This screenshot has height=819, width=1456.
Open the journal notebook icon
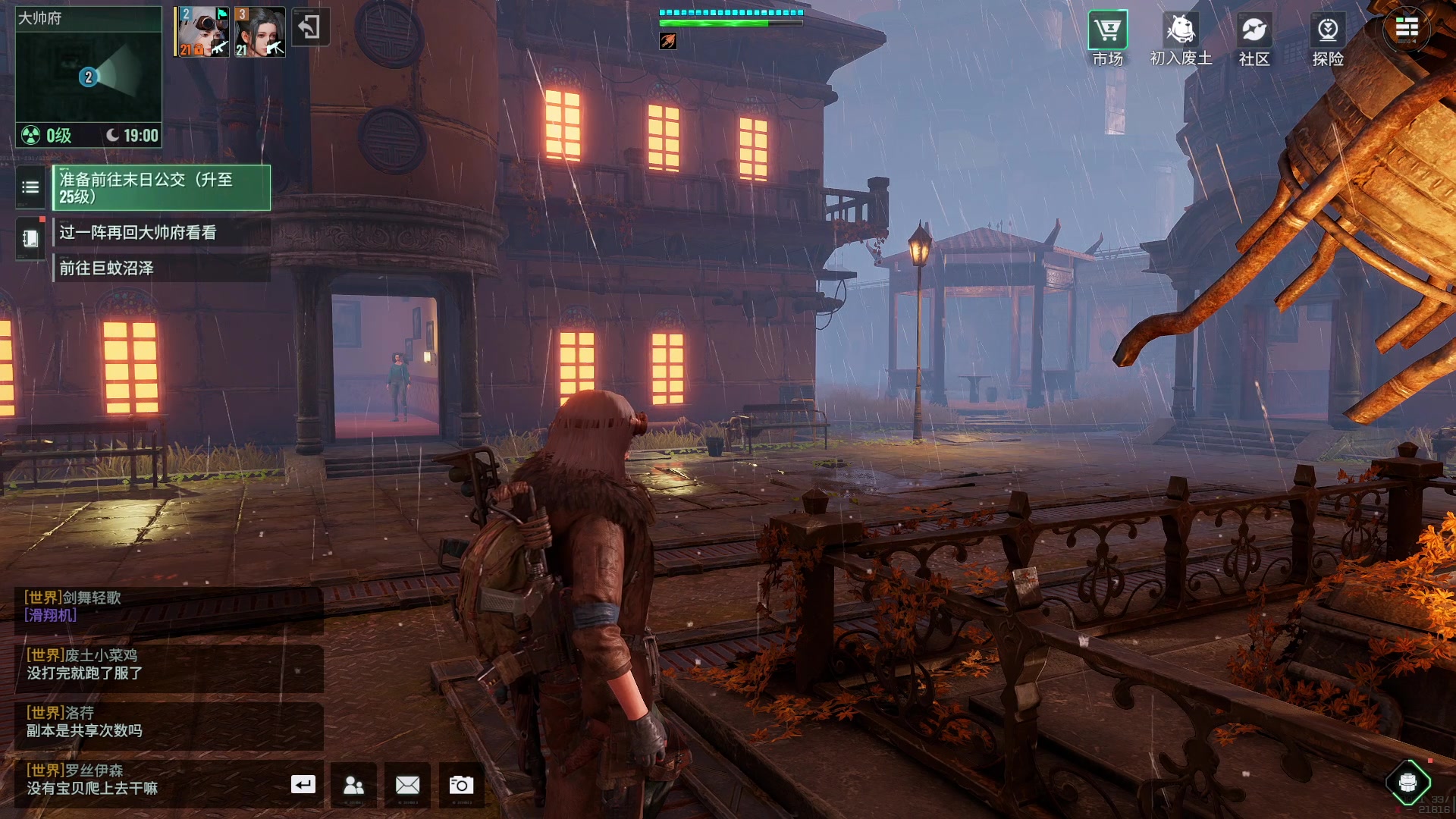(30, 239)
